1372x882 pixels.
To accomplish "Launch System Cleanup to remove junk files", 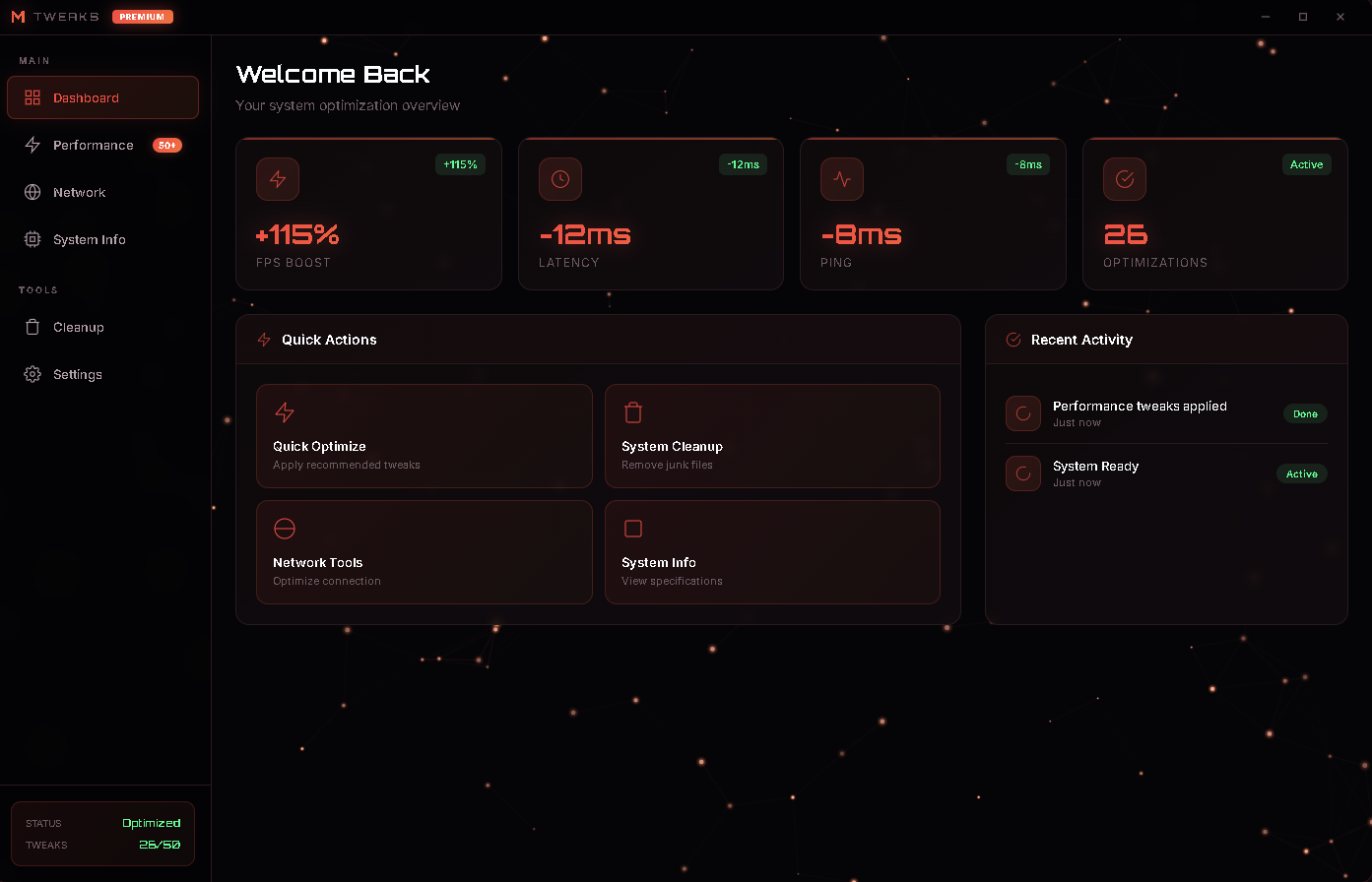I will [x=772, y=436].
